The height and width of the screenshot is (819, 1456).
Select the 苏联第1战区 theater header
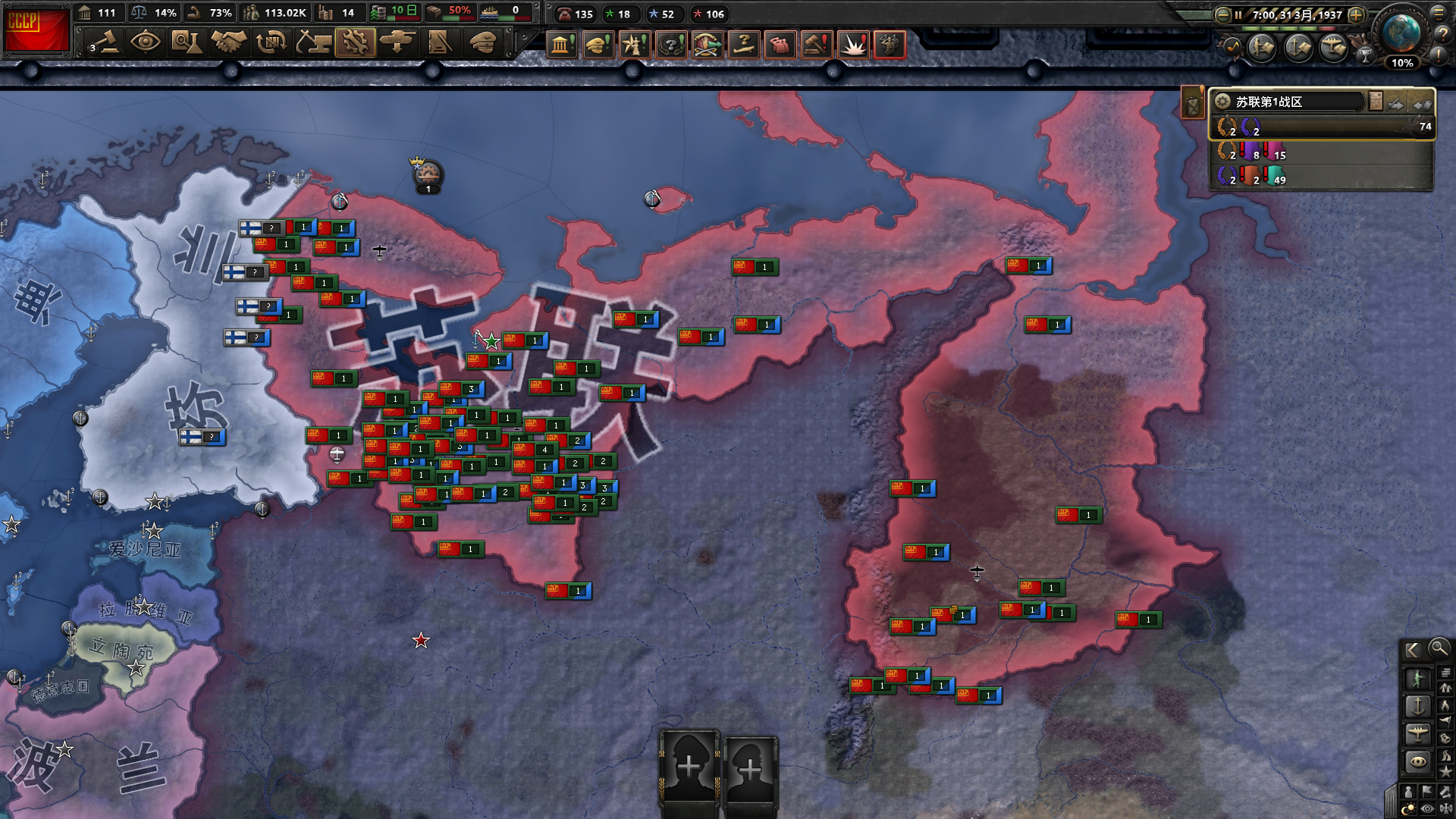(1289, 102)
